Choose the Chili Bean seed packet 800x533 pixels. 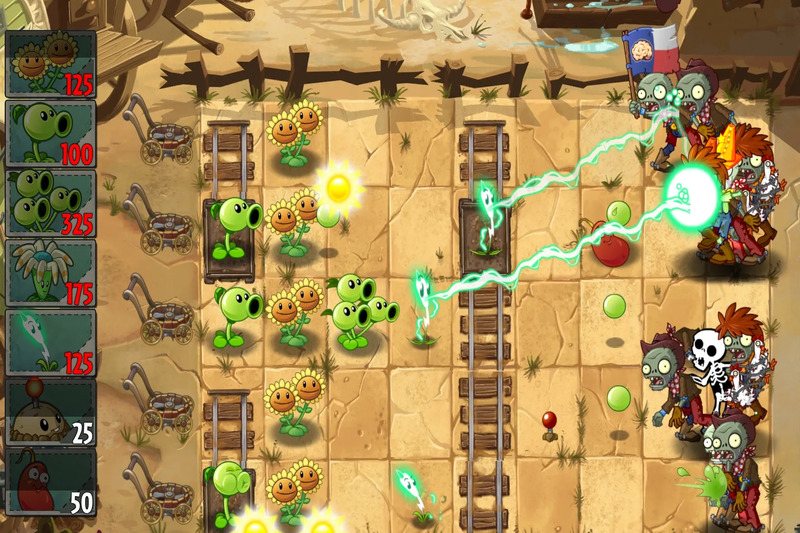(x=50, y=482)
